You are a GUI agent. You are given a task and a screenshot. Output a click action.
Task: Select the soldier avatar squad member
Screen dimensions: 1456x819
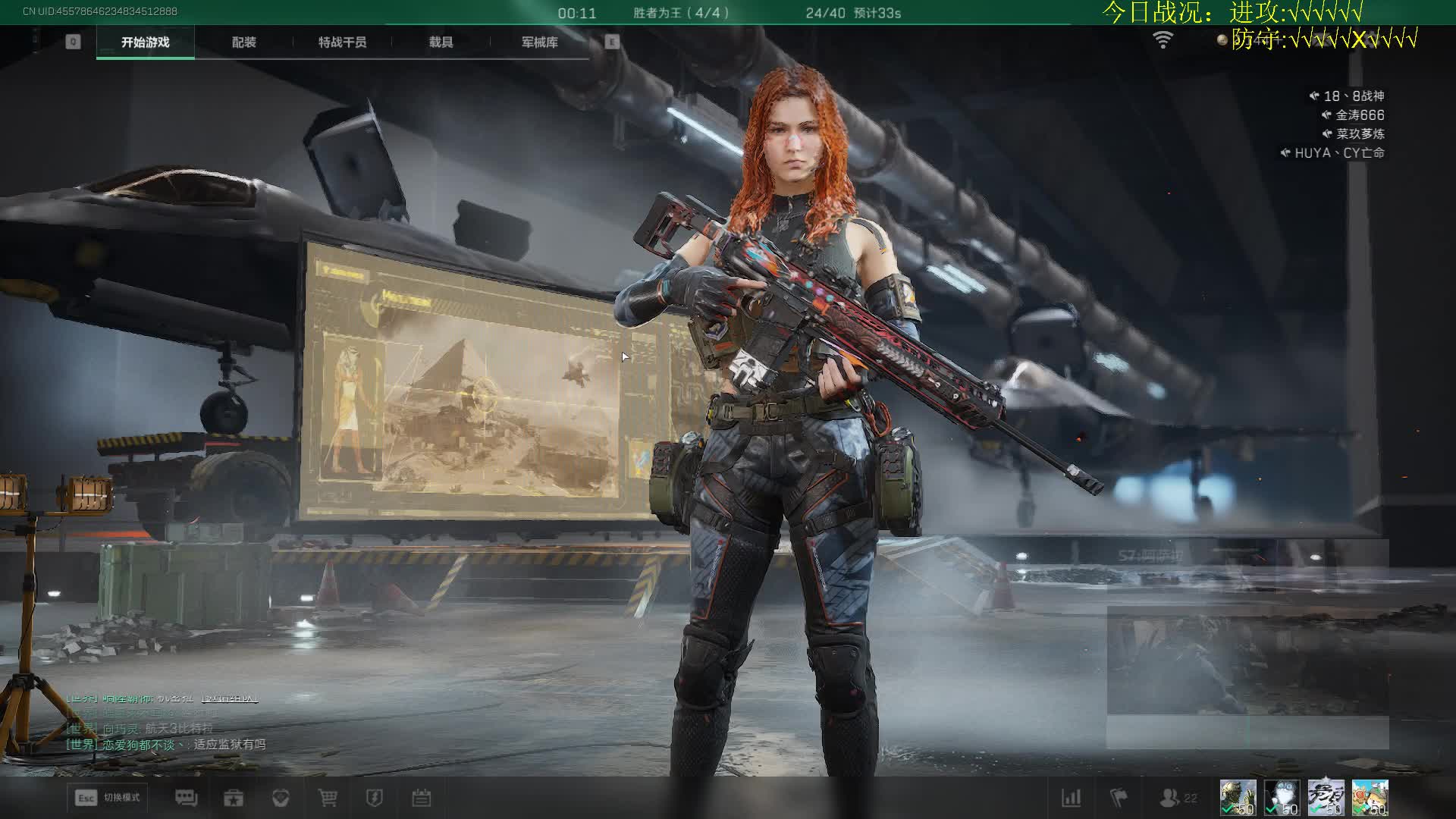[1238, 798]
